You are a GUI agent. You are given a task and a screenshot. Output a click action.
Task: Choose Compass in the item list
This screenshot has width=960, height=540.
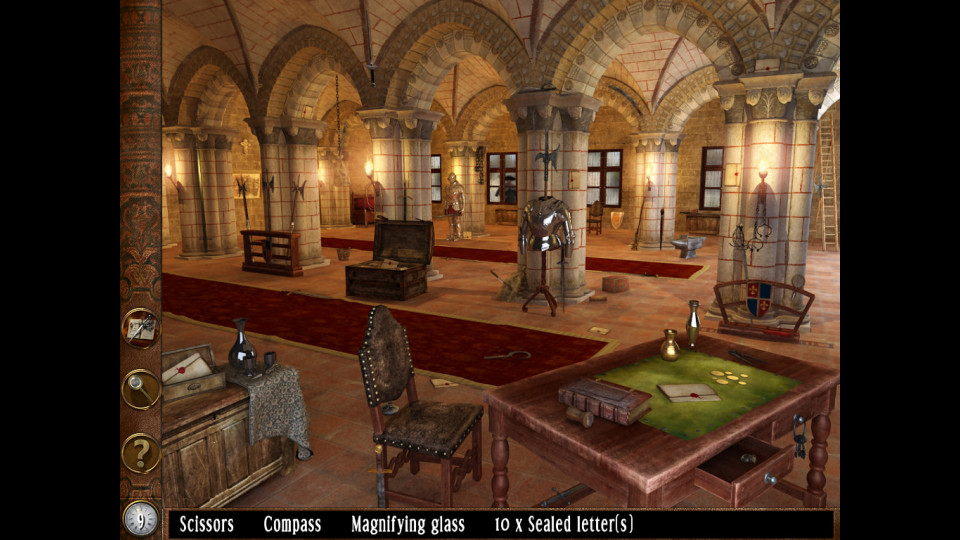click(x=292, y=524)
